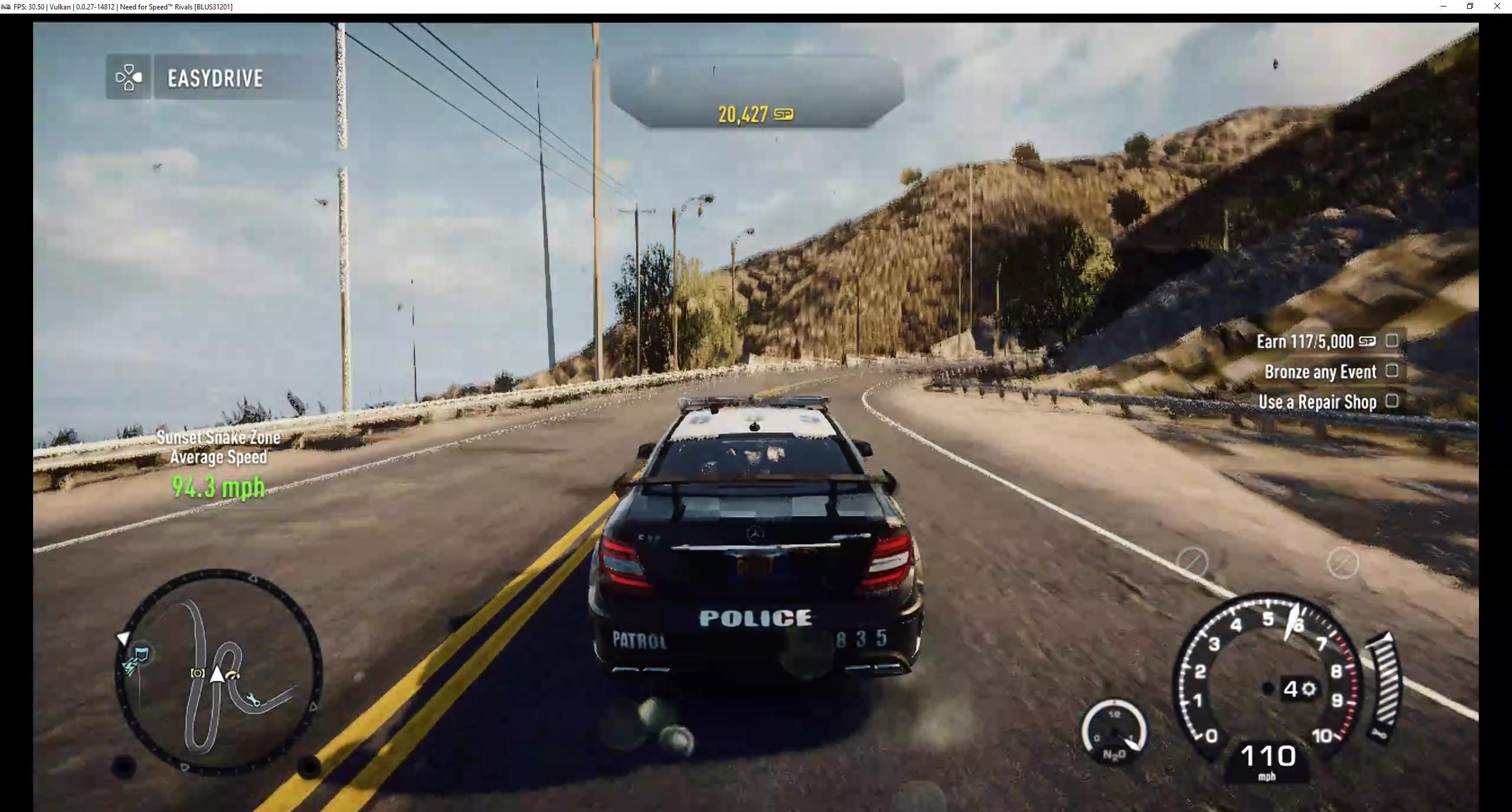Viewport: 1512px width, 812px height.
Task: Click the N2O nitrous gauge icon
Action: (x=1115, y=730)
